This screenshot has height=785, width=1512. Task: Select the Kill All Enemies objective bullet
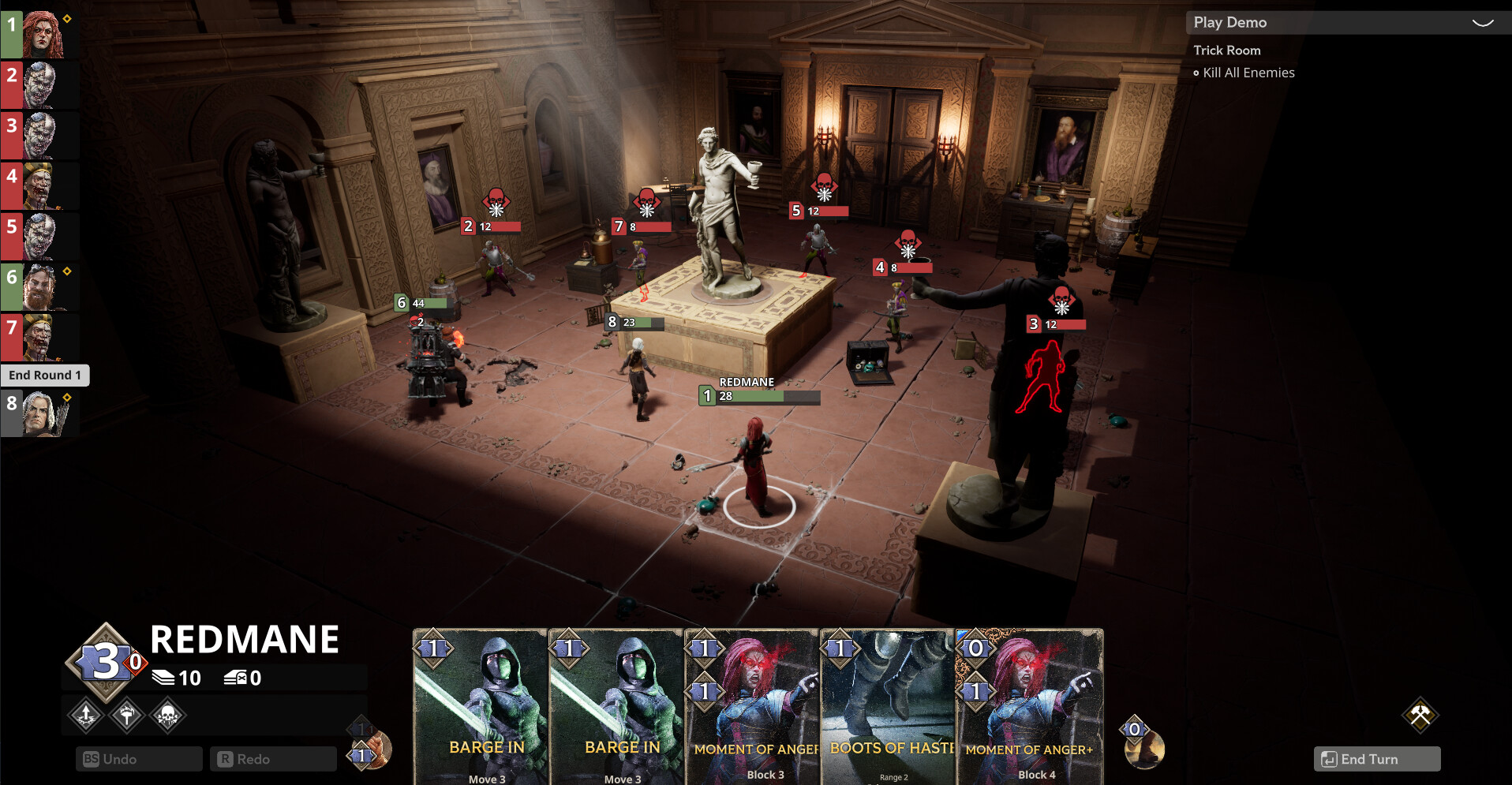pyautogui.click(x=1196, y=73)
